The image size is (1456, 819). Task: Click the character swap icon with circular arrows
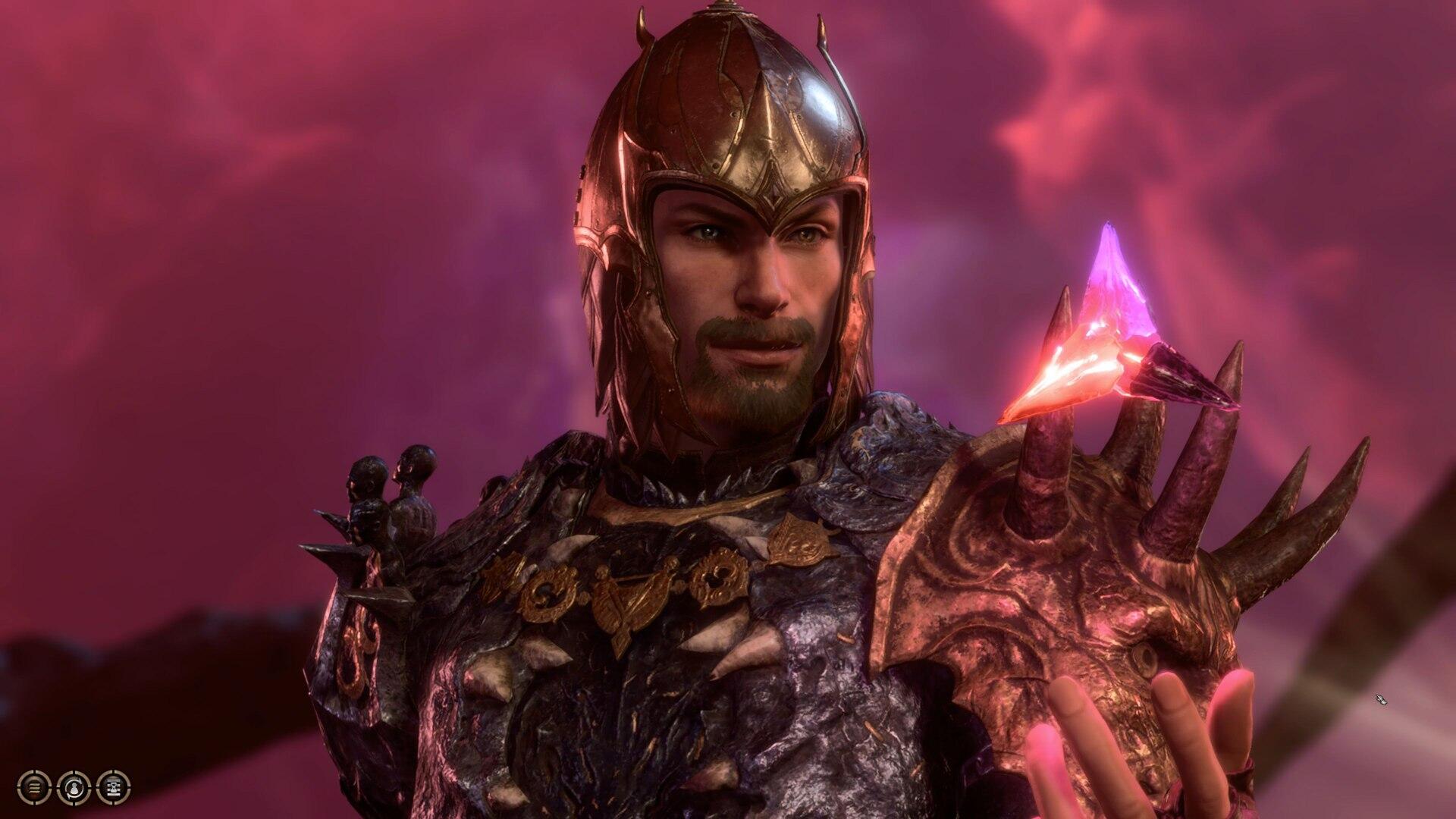[x=74, y=787]
